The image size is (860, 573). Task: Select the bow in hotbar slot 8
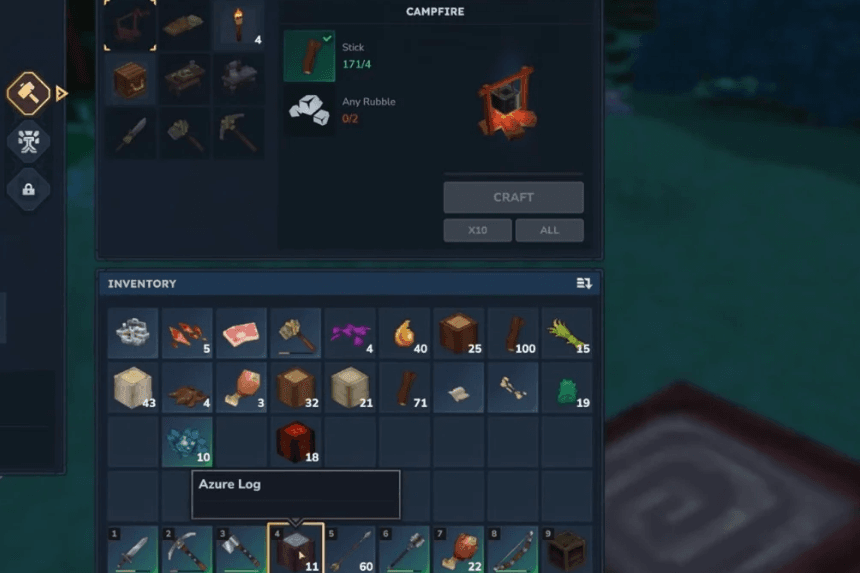coord(512,550)
